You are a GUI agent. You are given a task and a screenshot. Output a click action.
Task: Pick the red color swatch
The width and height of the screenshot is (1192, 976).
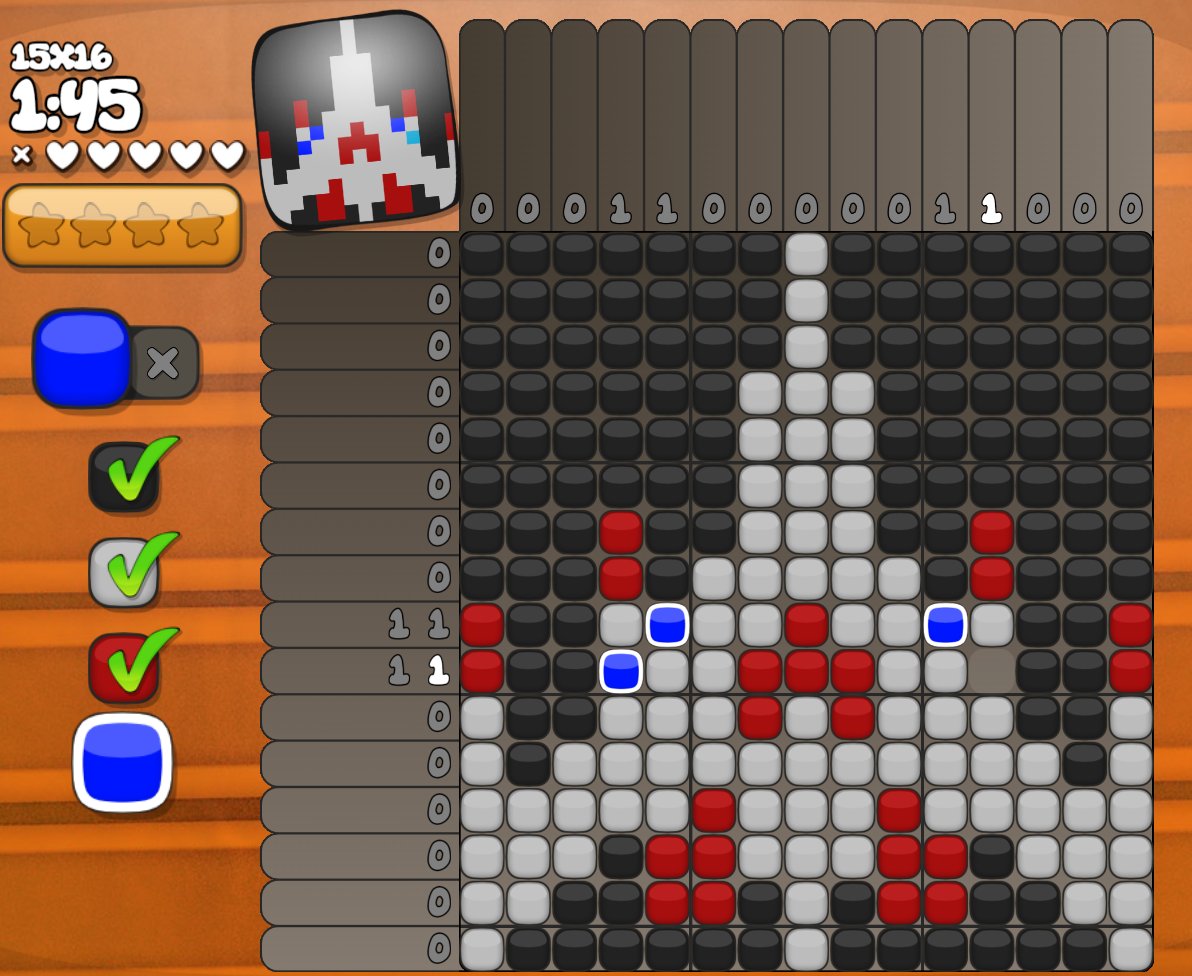(124, 667)
